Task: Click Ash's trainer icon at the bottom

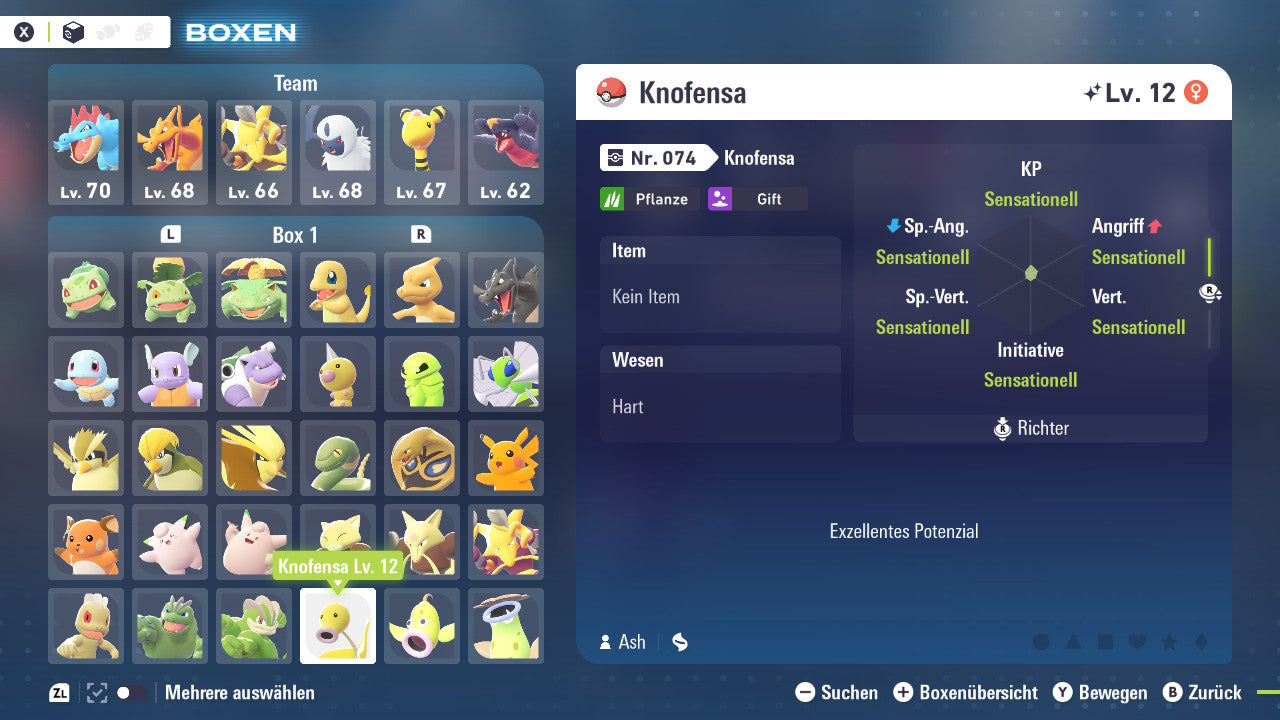Action: (604, 641)
